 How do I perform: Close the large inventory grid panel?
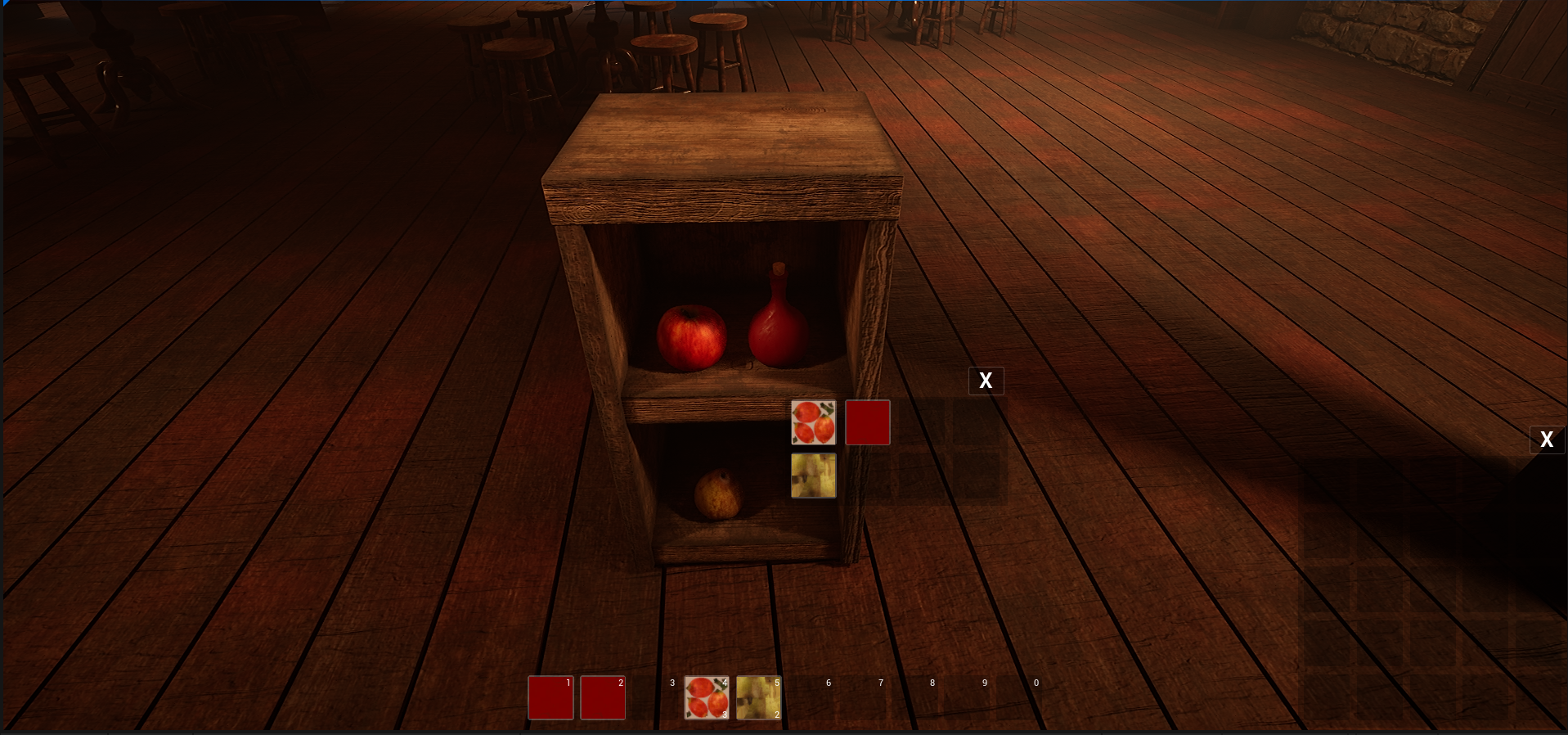coord(1546,440)
